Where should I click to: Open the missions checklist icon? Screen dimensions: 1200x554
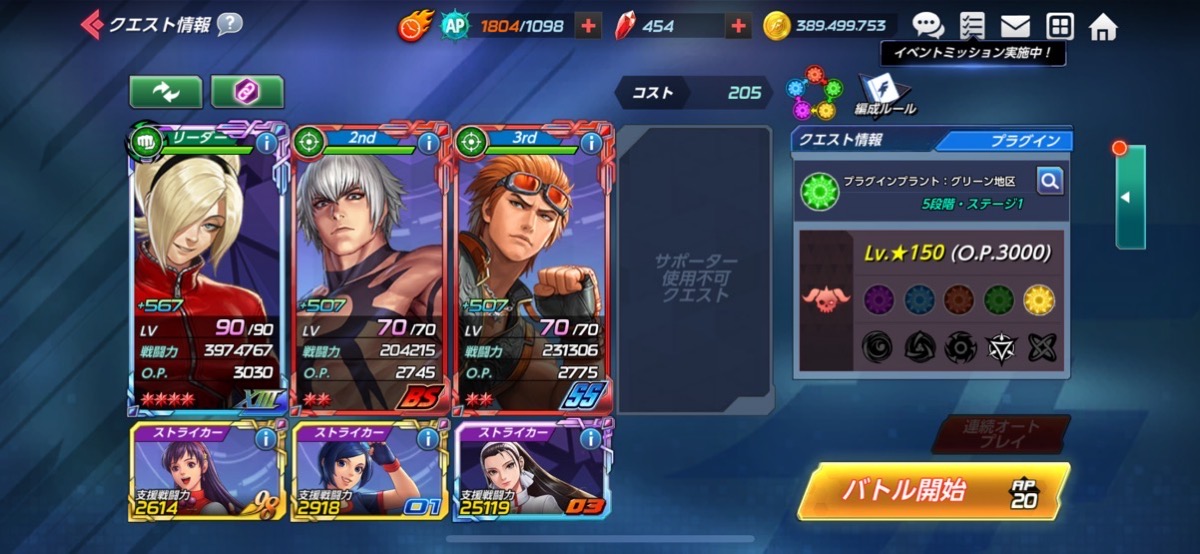(x=971, y=27)
